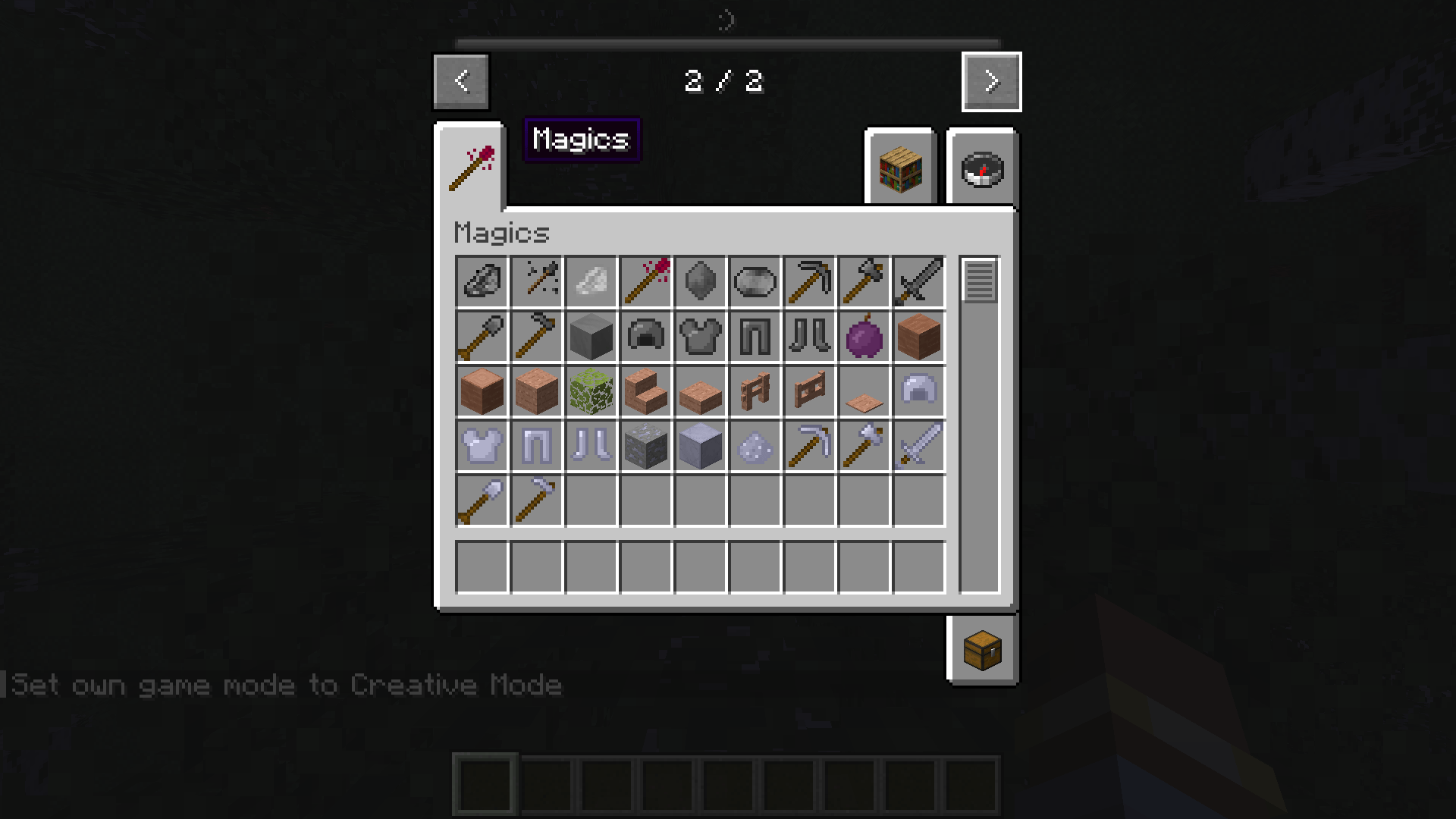Viewport: 1456px width, 819px height.
Task: Advance to the next item page
Action: pyautogui.click(x=991, y=82)
